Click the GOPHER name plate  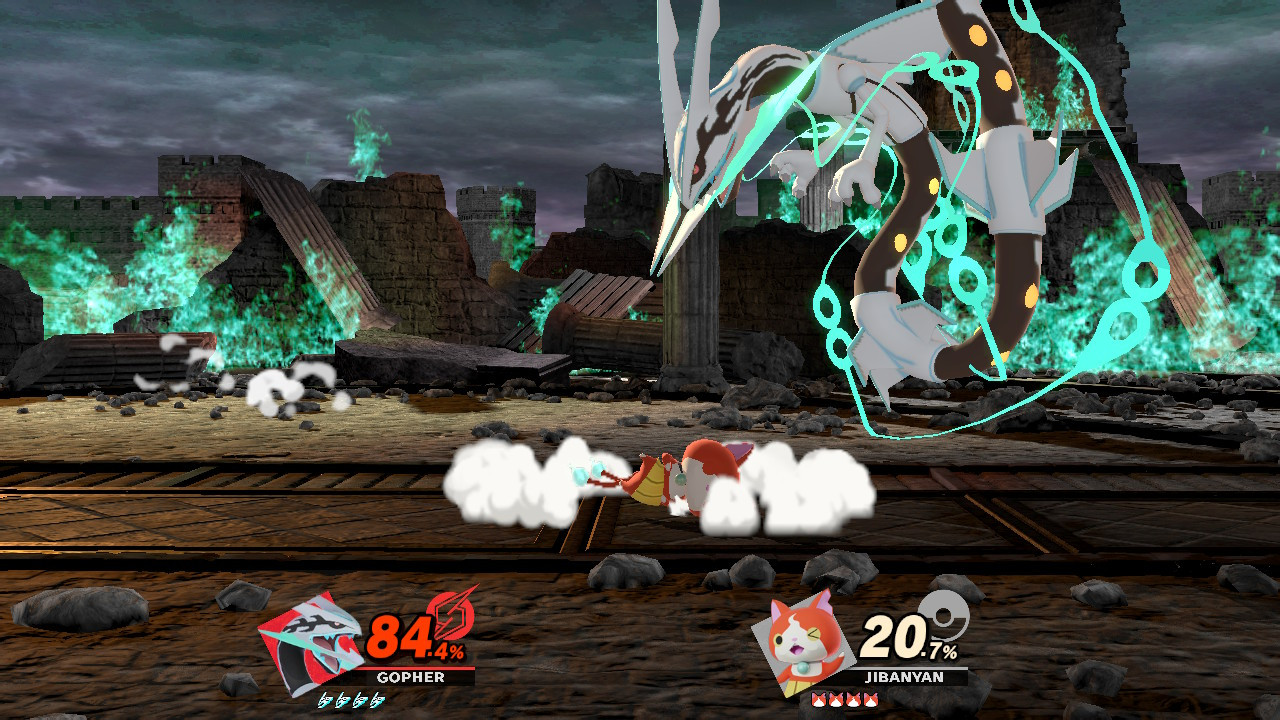412,677
